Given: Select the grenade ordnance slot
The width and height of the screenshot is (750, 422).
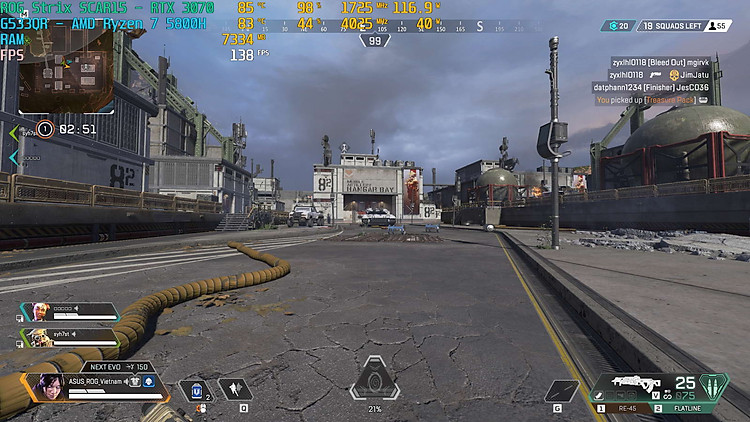Looking at the screenshot, I should tap(561, 391).
